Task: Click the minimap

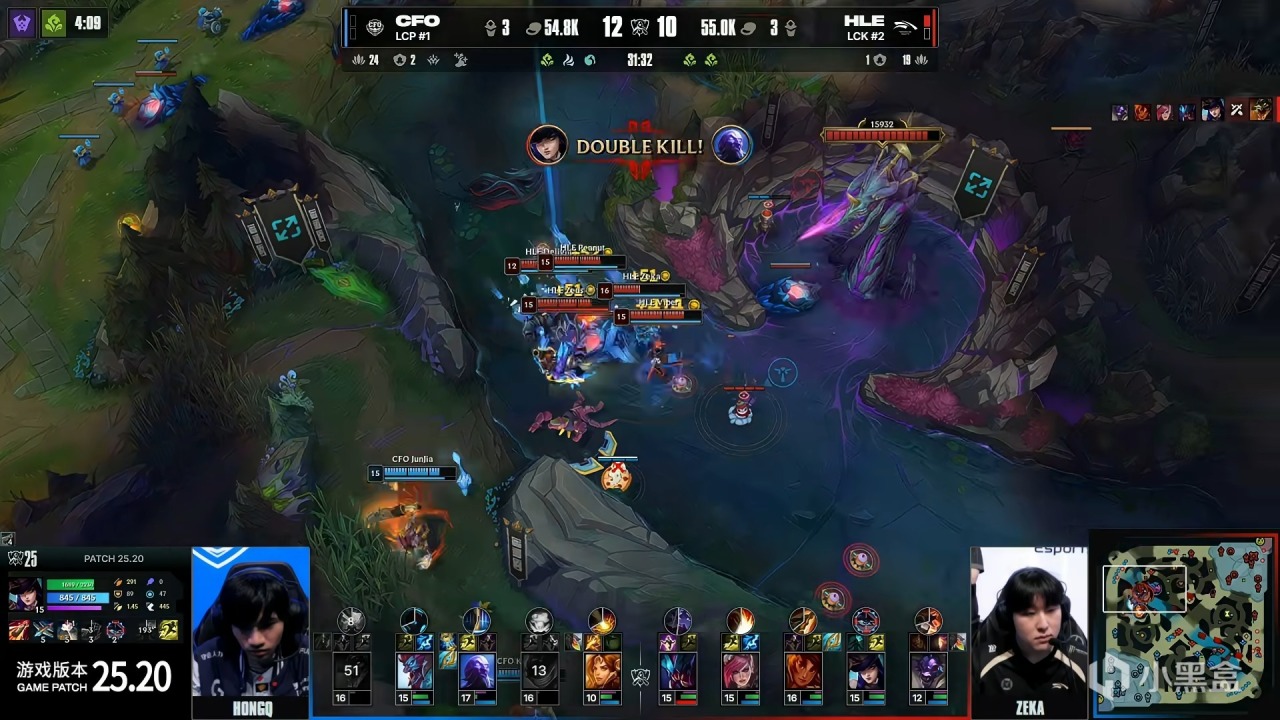Action: [x=1185, y=625]
